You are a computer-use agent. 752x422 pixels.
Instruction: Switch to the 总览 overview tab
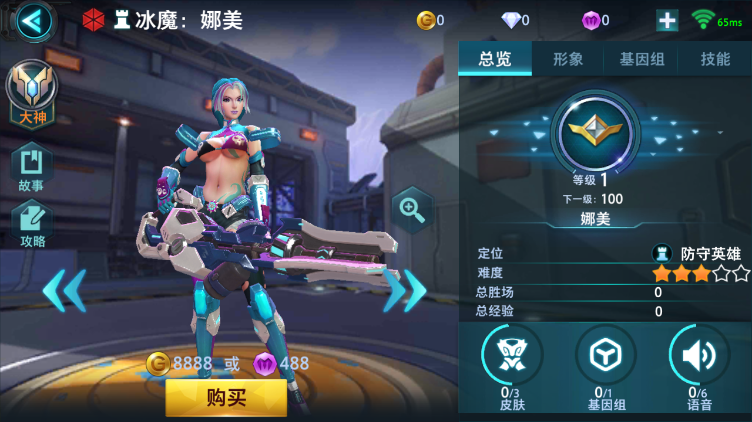click(x=495, y=59)
